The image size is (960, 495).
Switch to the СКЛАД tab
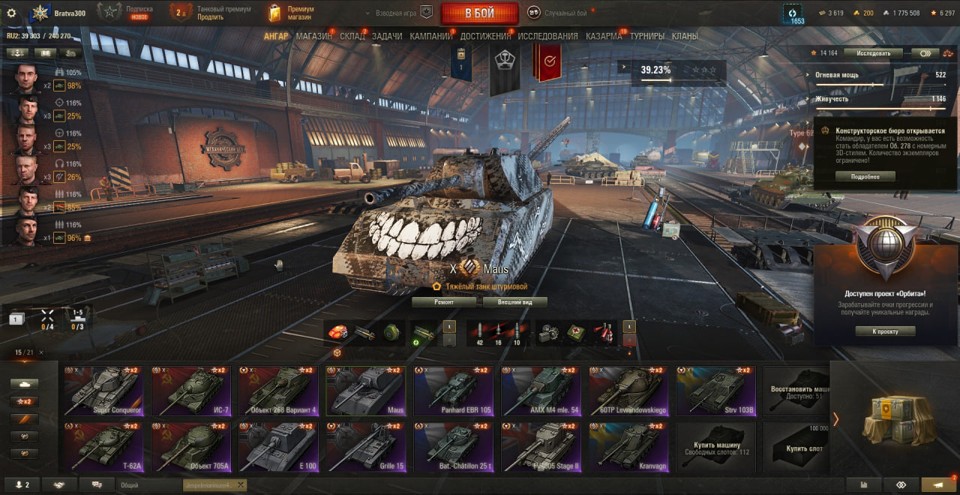(352, 36)
